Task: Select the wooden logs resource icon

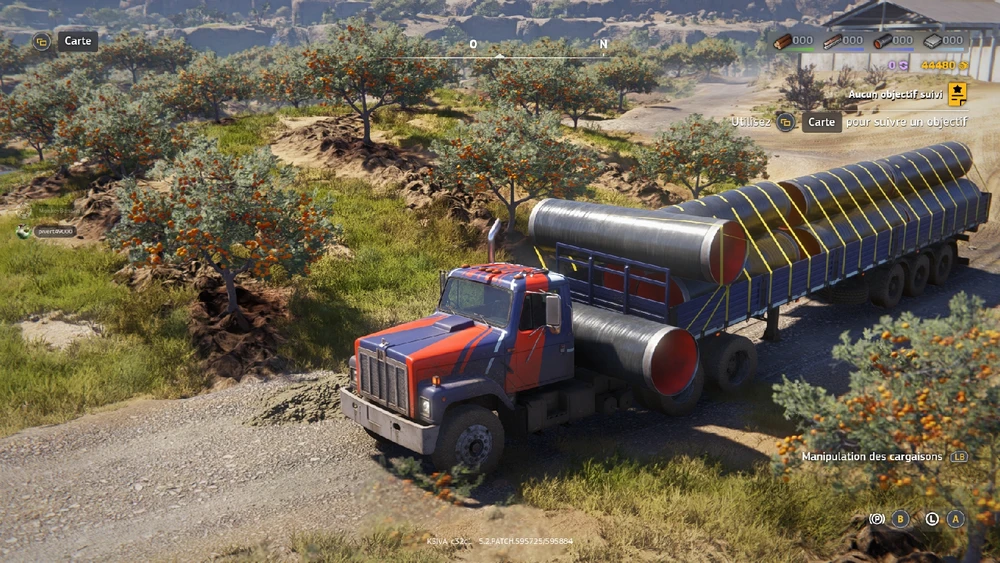Action: [782, 41]
